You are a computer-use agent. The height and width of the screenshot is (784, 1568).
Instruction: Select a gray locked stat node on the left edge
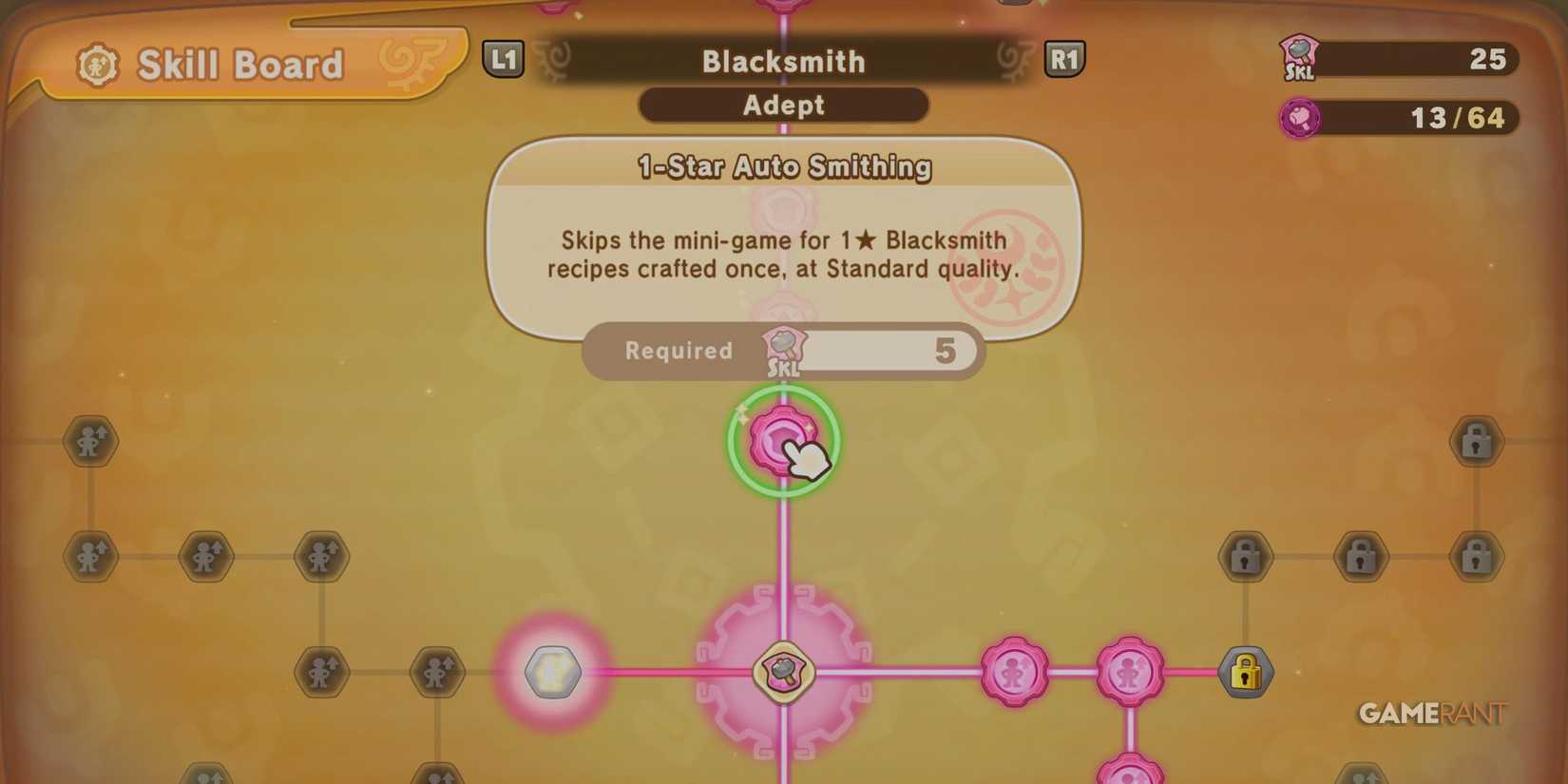point(90,440)
